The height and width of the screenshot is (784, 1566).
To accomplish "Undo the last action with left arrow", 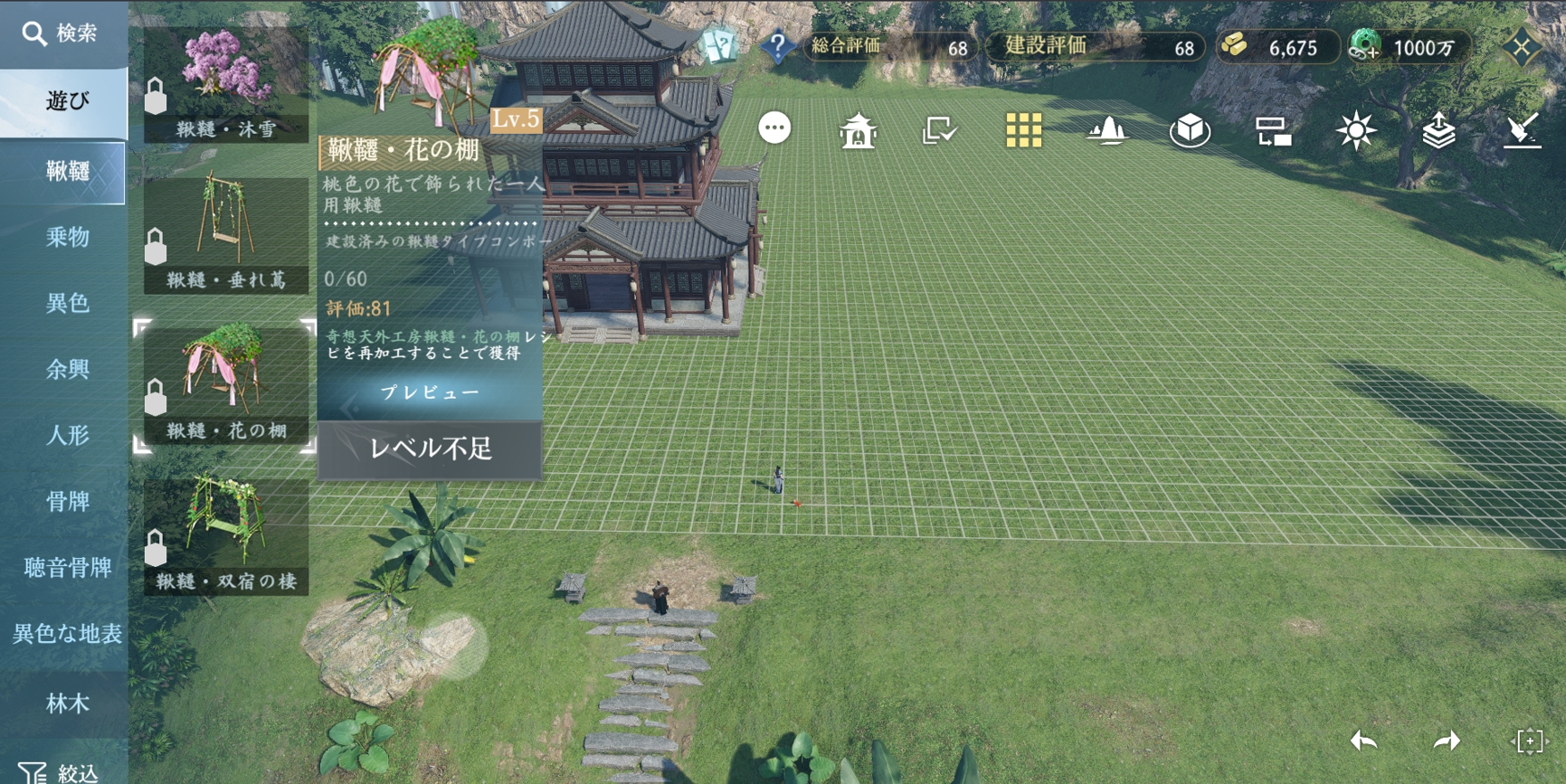I will 1363,741.
